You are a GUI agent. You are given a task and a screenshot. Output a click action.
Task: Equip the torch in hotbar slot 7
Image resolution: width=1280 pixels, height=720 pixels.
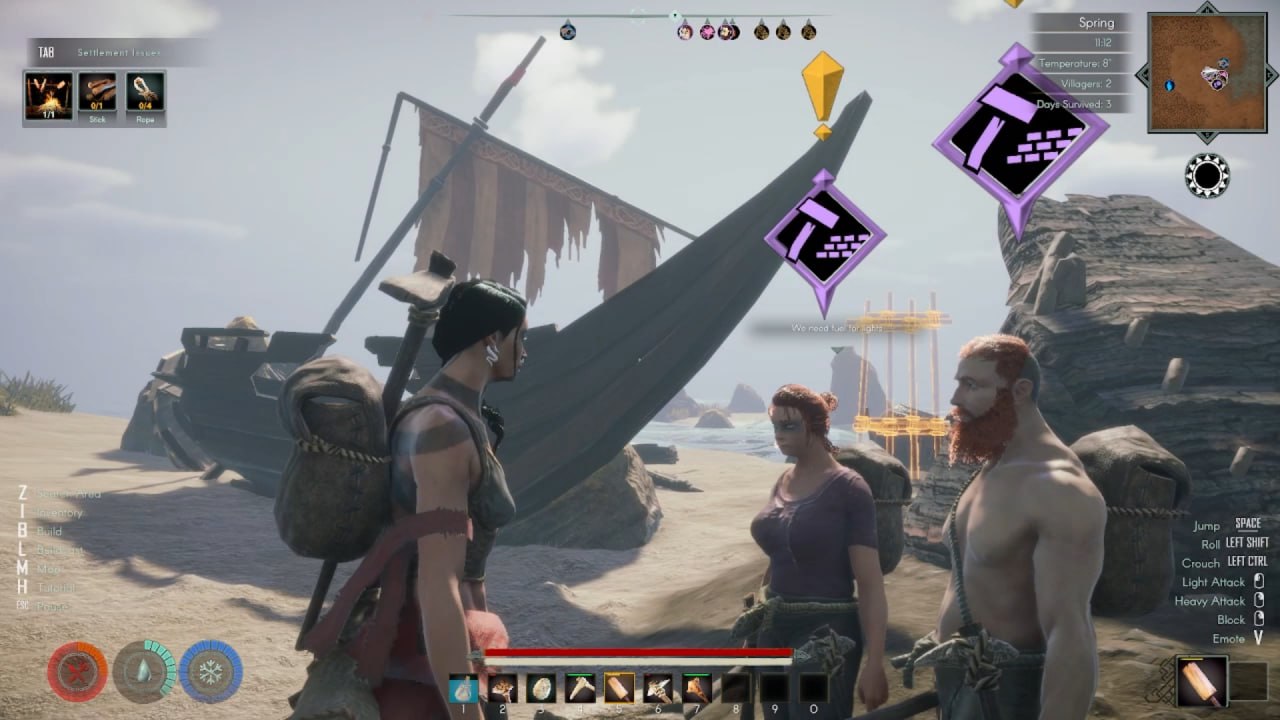pyautogui.click(x=696, y=688)
